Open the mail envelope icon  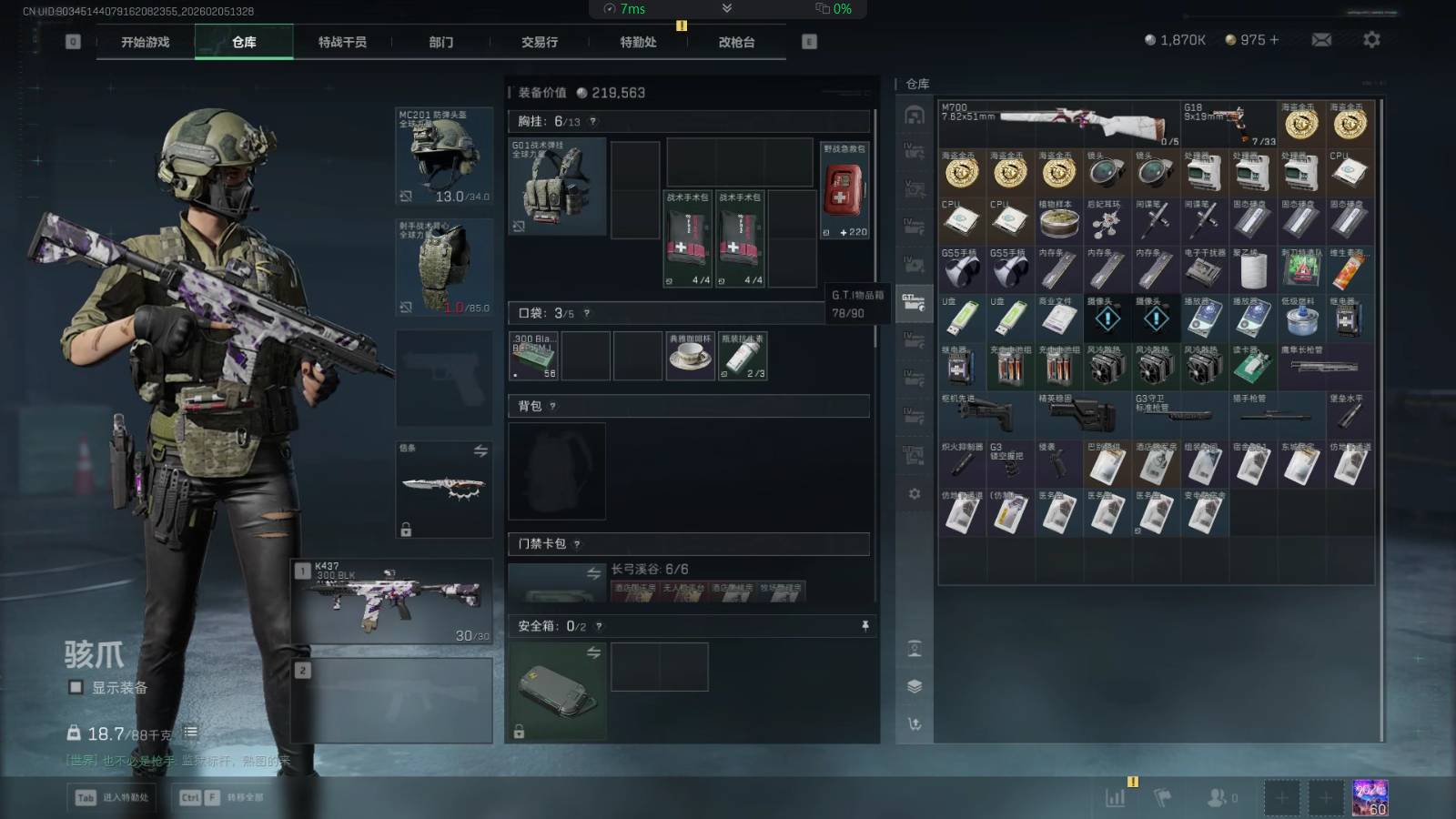1321,40
